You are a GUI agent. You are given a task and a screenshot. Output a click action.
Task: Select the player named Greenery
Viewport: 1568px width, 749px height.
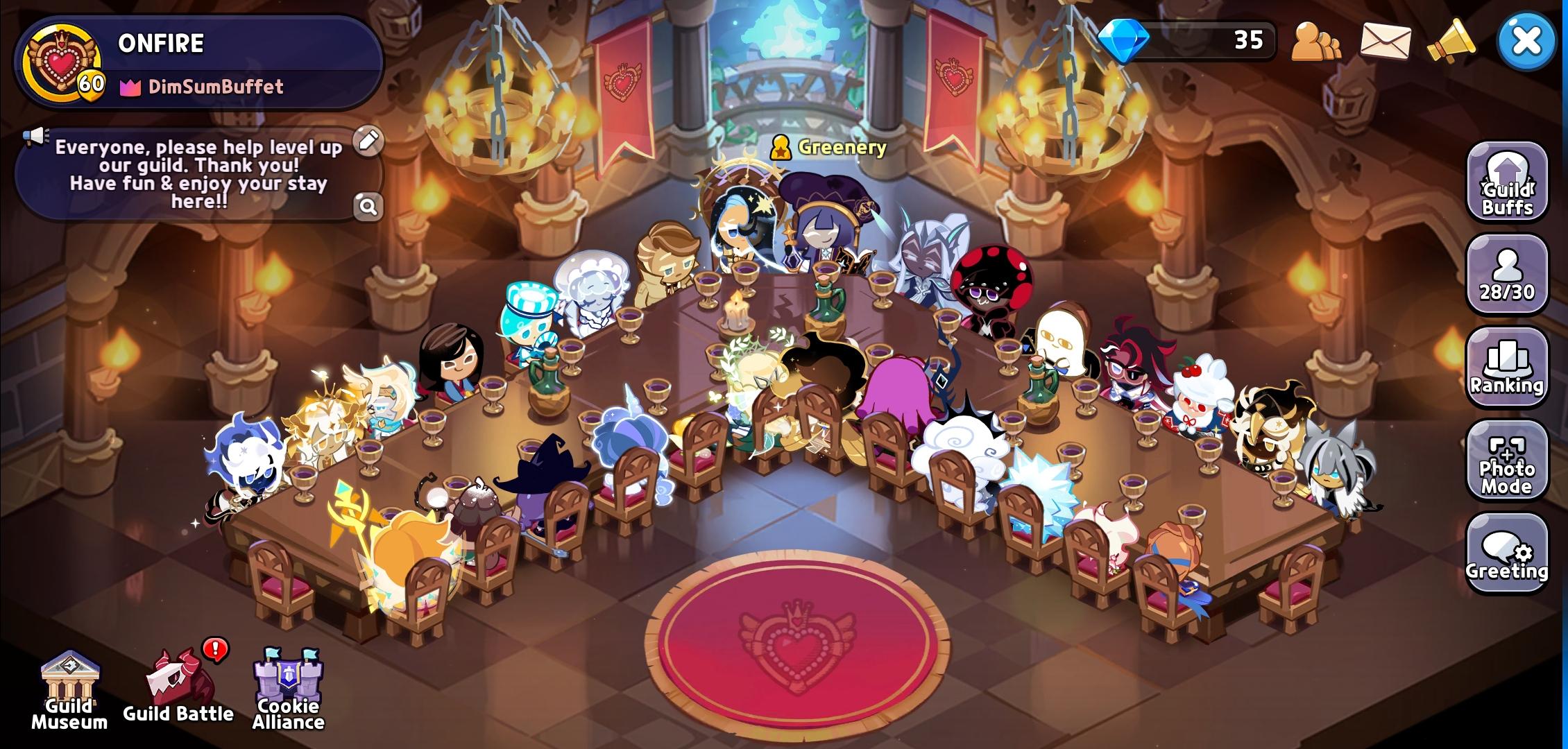click(840, 147)
